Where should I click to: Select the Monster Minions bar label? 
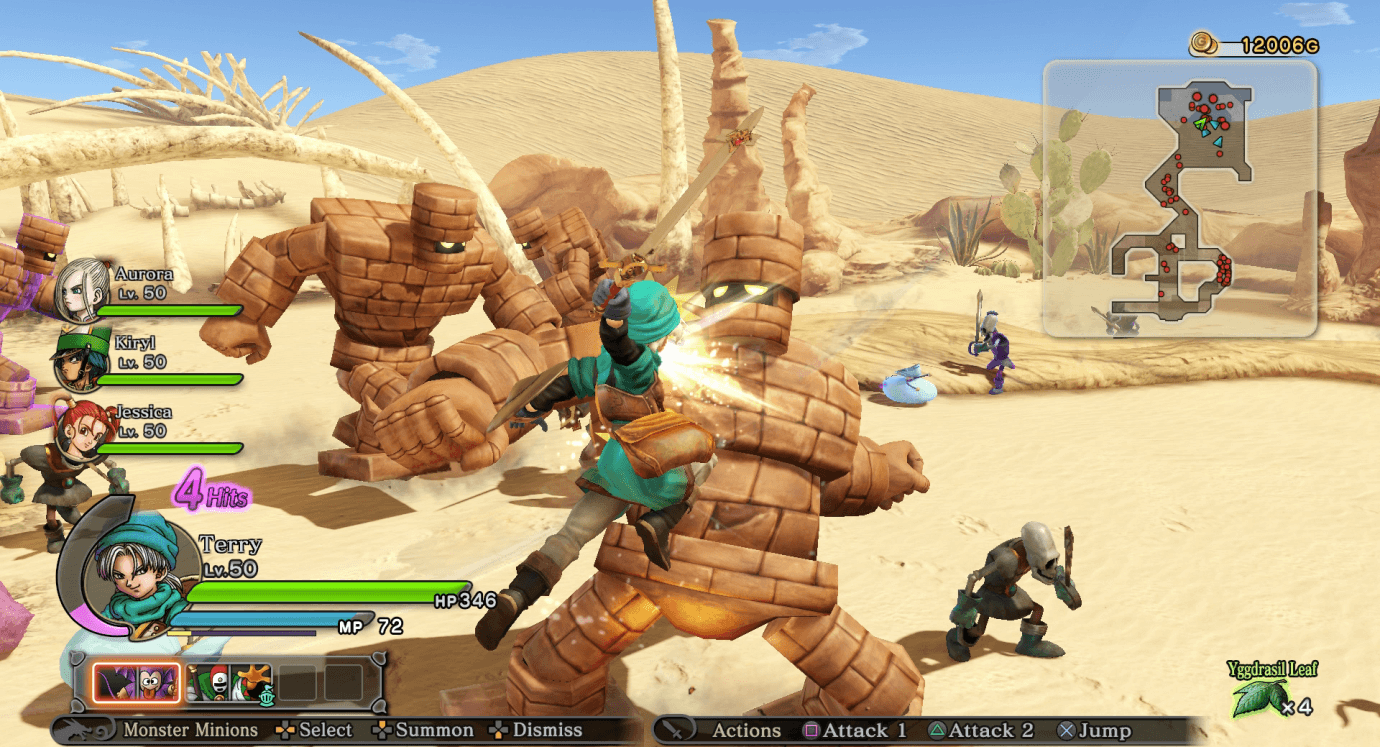click(x=192, y=729)
